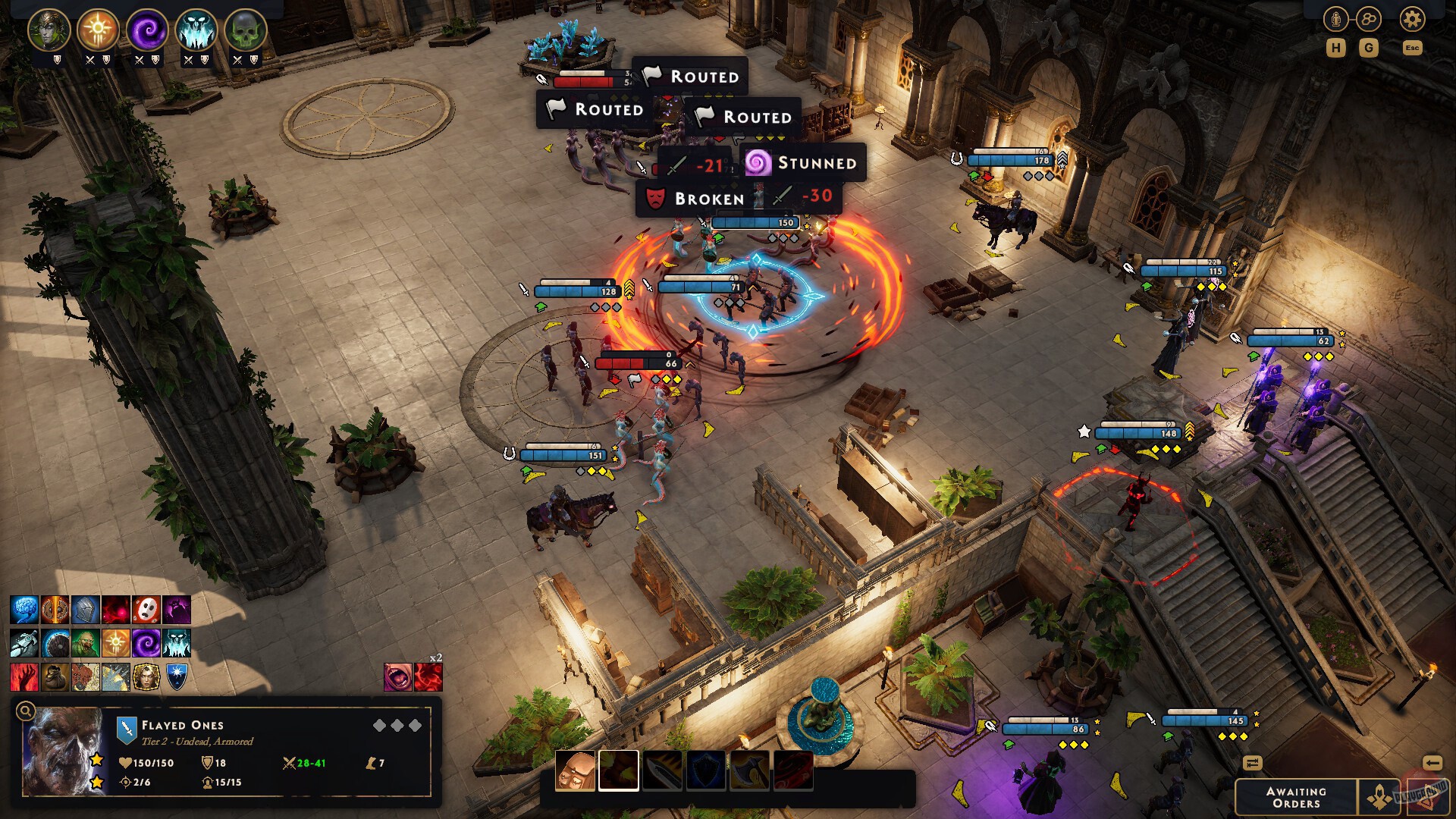The height and width of the screenshot is (819, 1456).
Task: Open settings via the gear icon
Action: point(1412,19)
